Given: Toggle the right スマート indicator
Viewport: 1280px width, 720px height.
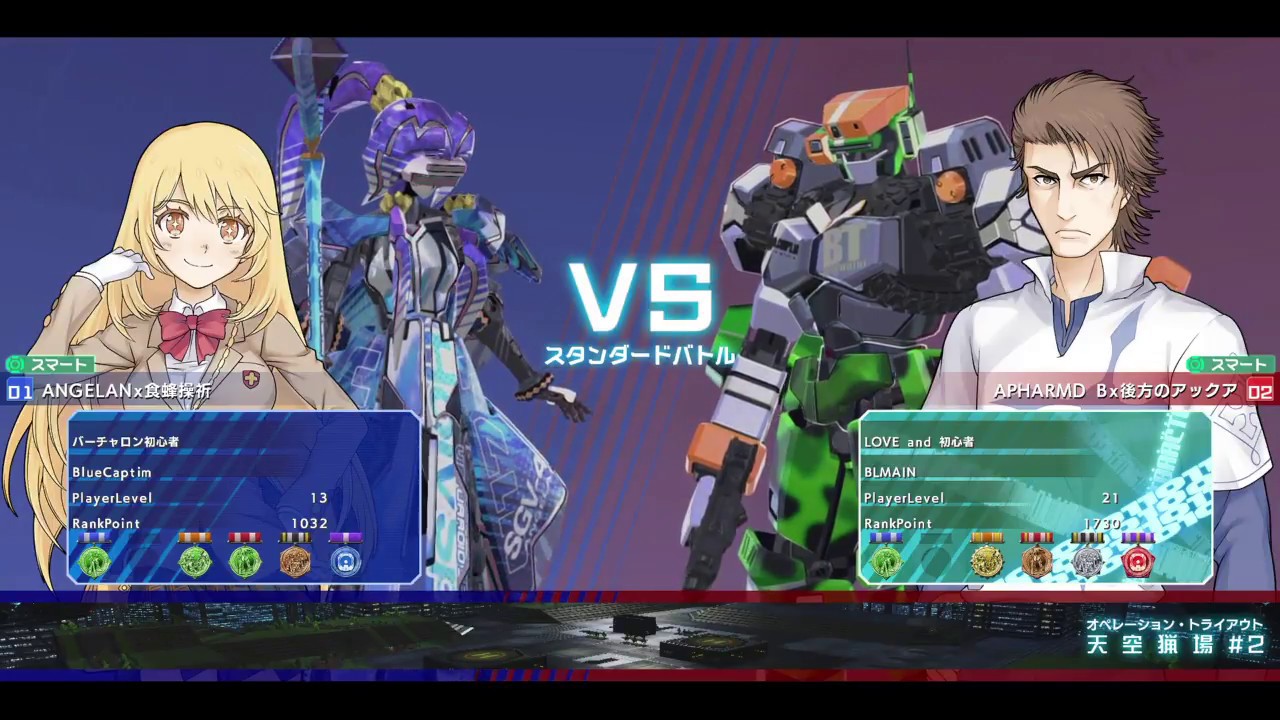Looking at the screenshot, I should (x=1232, y=364).
